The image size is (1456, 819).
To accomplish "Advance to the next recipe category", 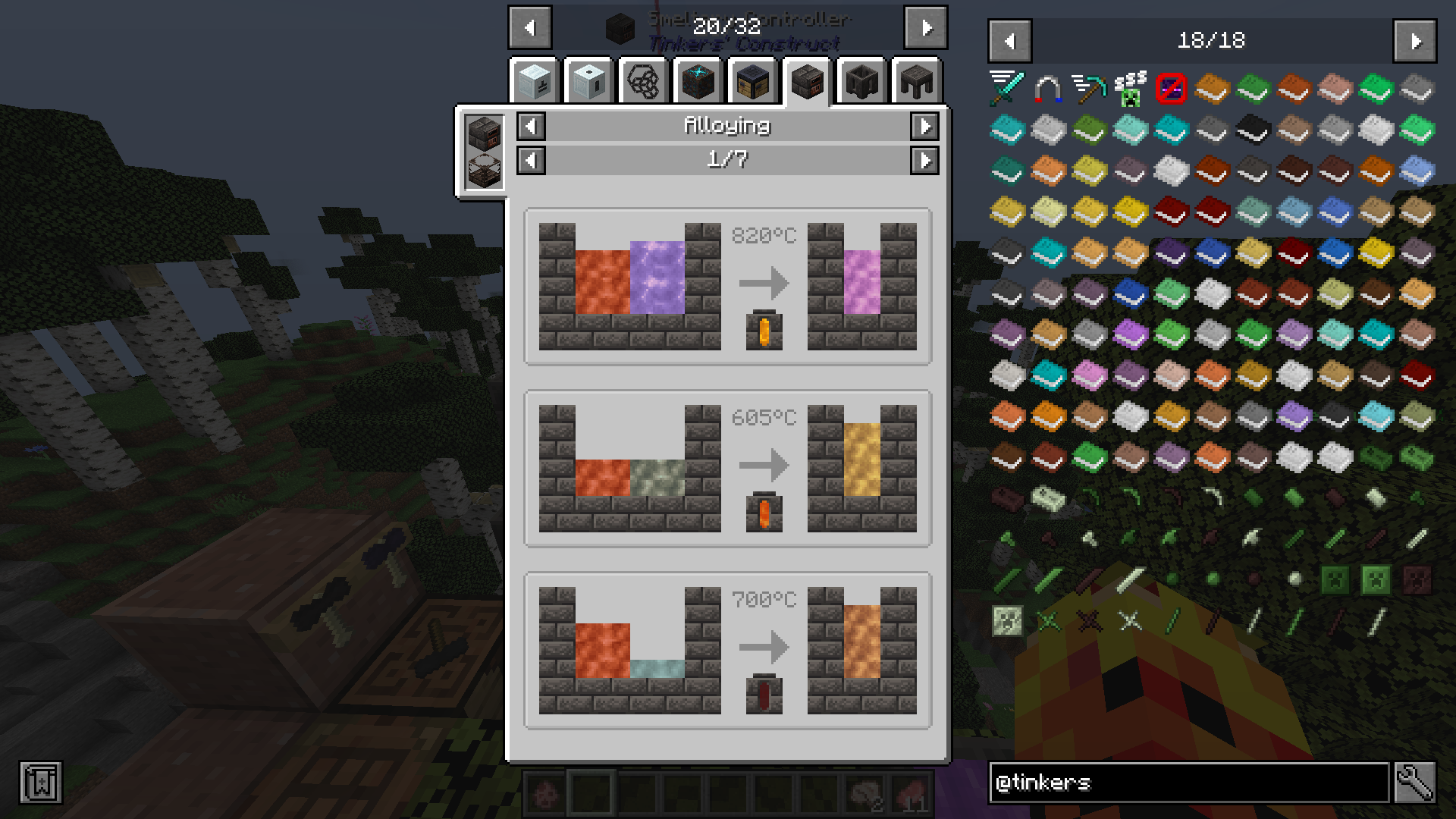I will click(924, 127).
